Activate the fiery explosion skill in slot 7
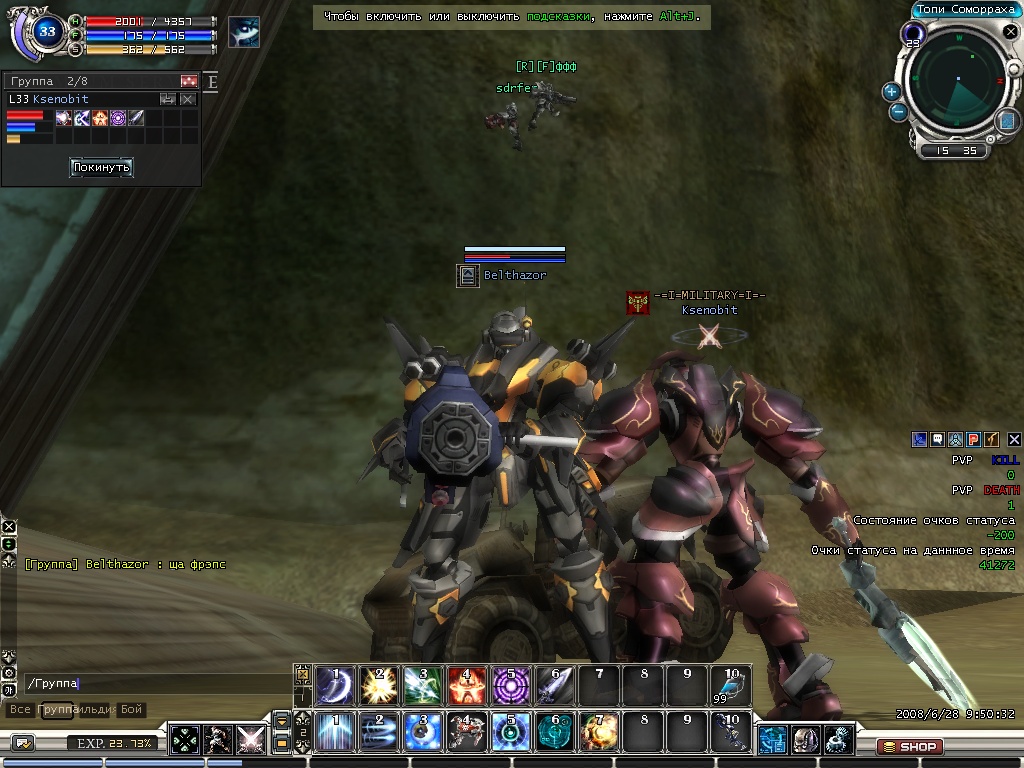 [599, 732]
